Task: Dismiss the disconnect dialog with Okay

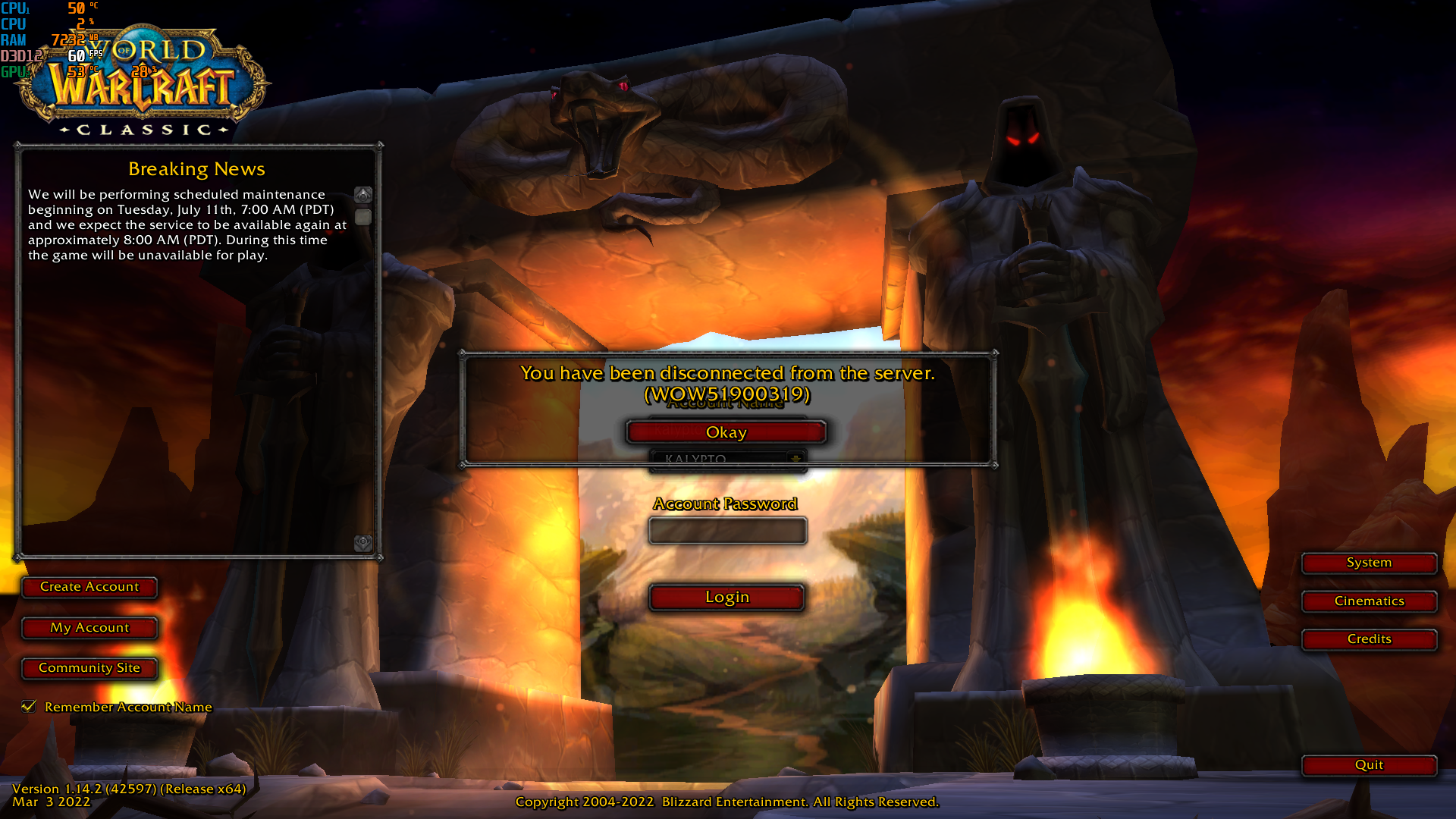Action: point(726,431)
